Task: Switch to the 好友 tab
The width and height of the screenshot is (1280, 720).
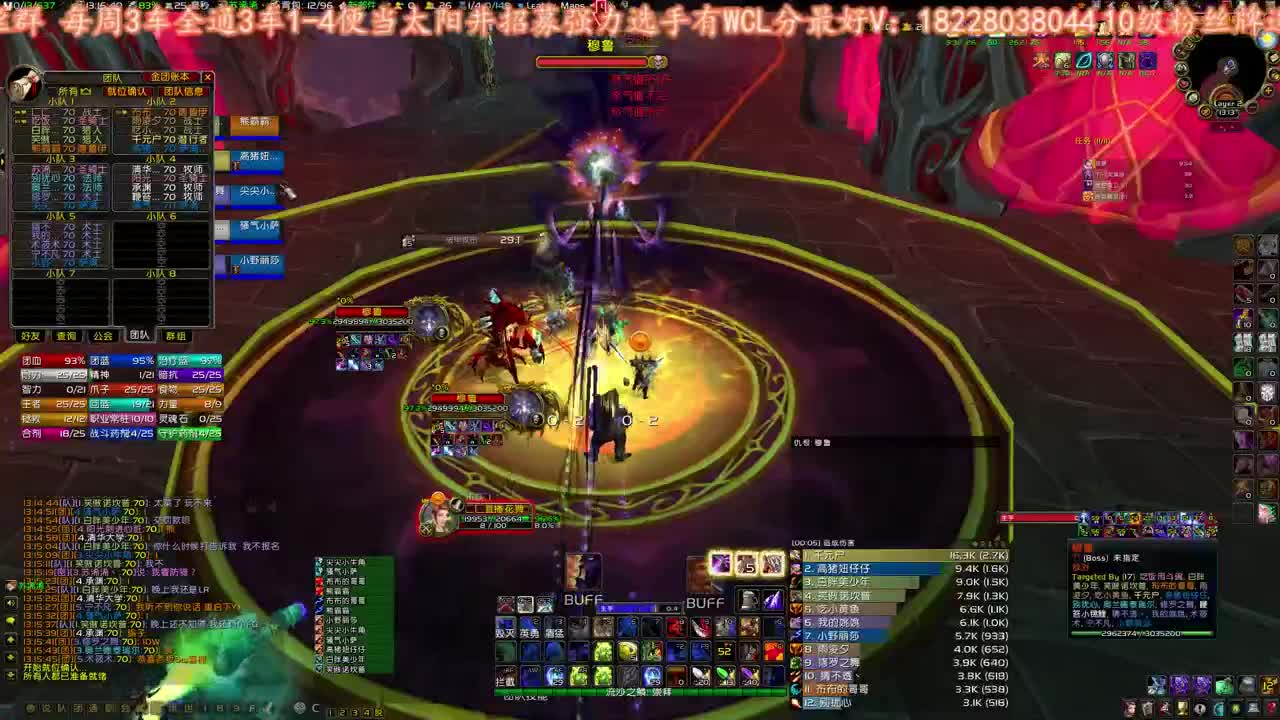Action: click(x=31, y=333)
